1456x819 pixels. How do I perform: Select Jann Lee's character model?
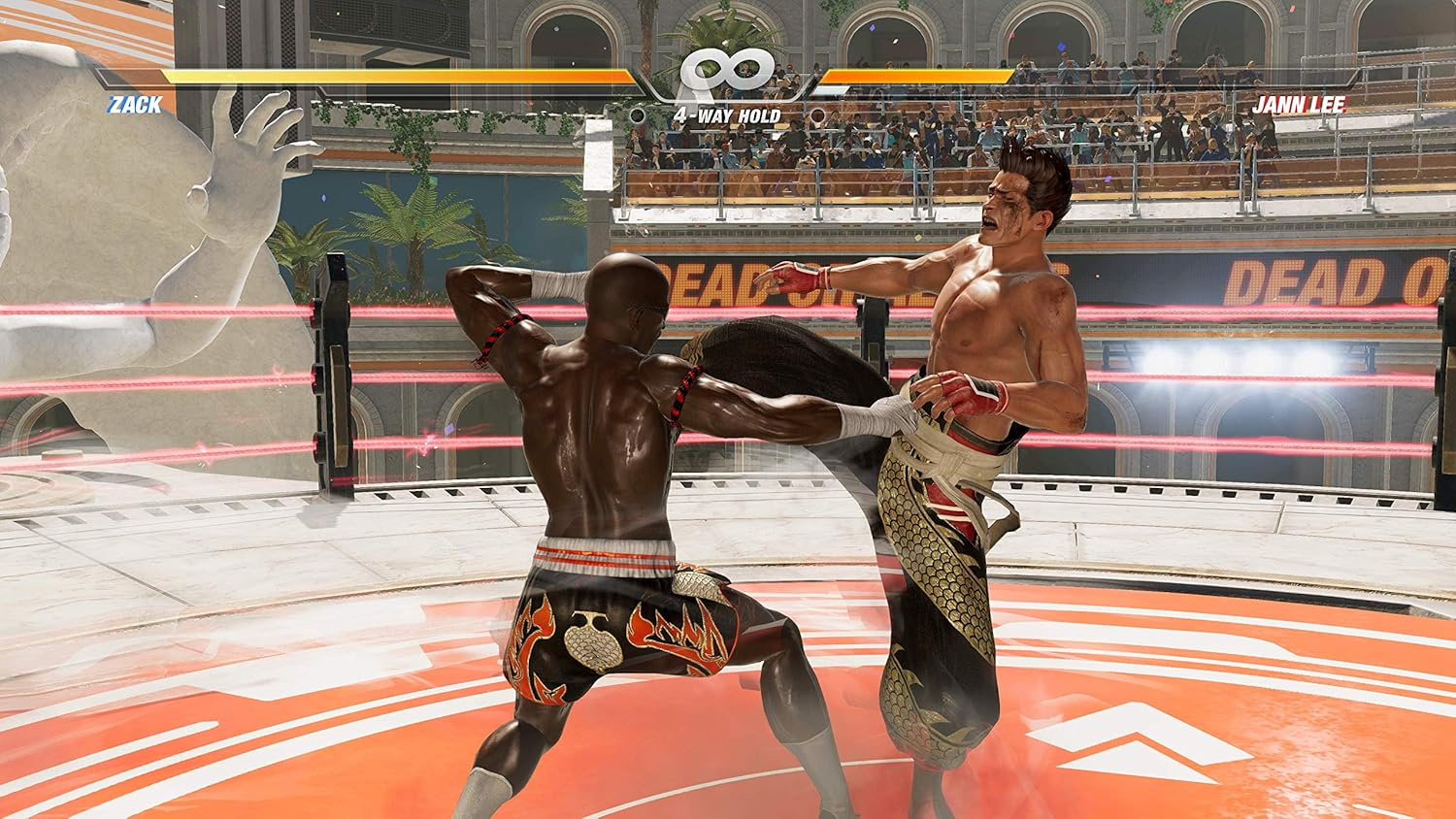pos(961,388)
